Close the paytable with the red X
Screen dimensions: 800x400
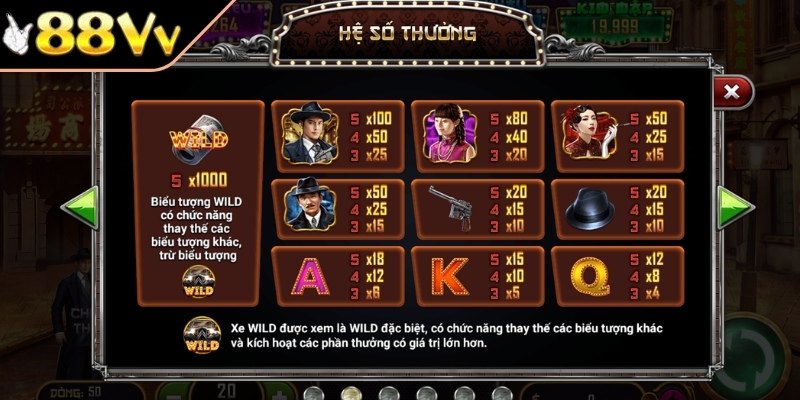[732, 93]
